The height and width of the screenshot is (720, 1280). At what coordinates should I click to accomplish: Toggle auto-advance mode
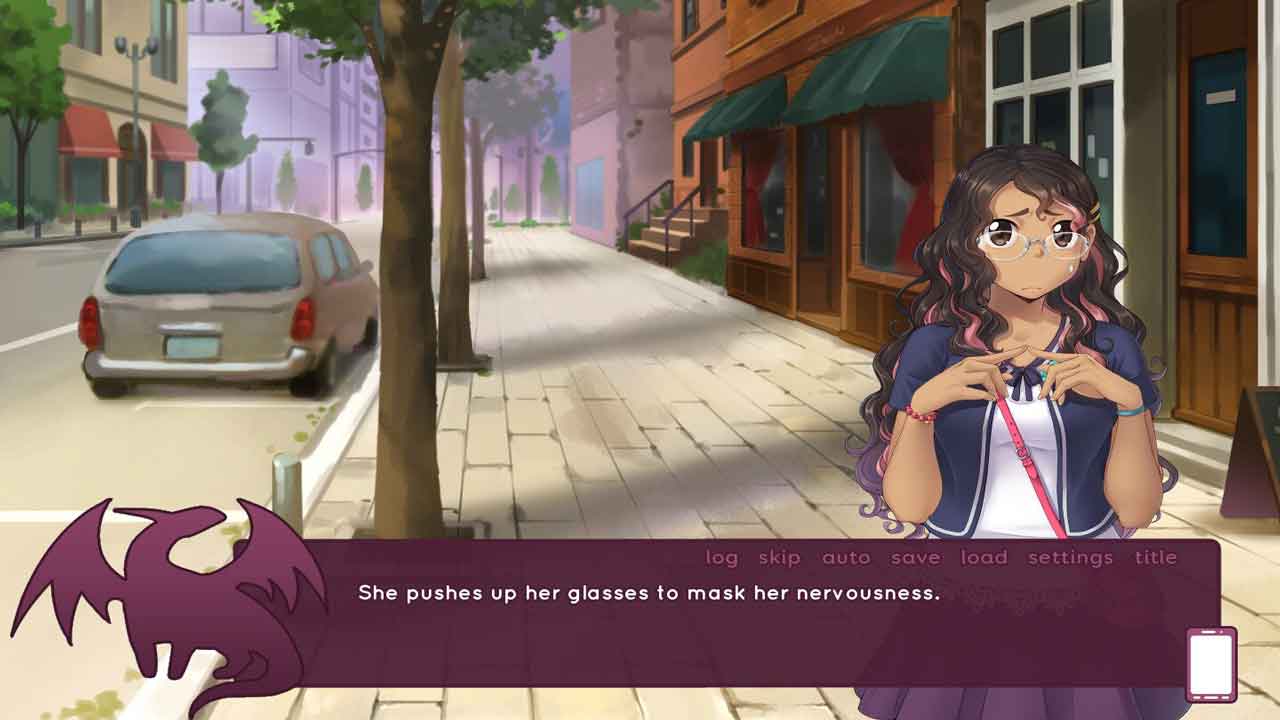(846, 558)
